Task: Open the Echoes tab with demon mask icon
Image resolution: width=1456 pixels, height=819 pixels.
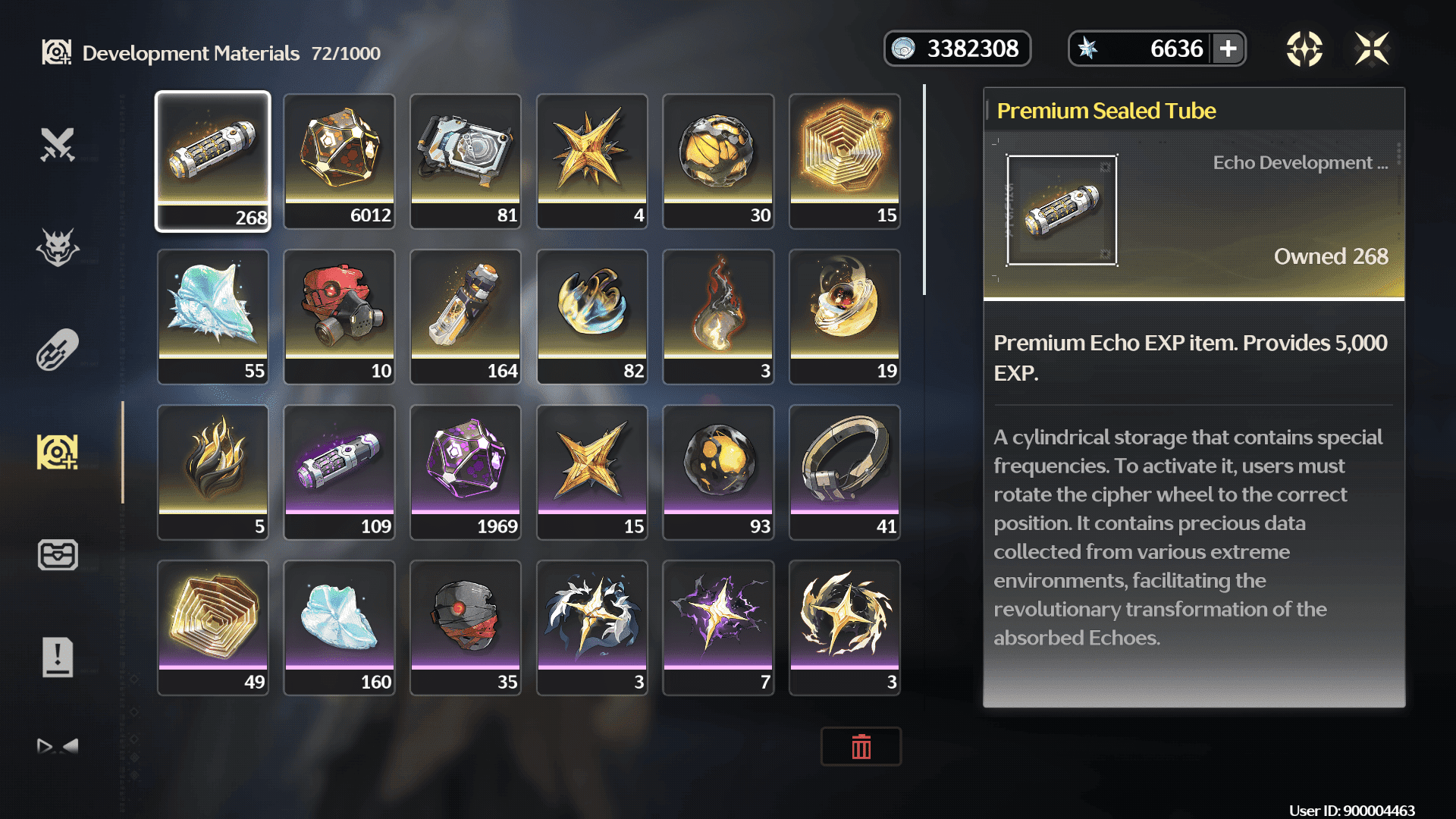Action: tap(58, 247)
